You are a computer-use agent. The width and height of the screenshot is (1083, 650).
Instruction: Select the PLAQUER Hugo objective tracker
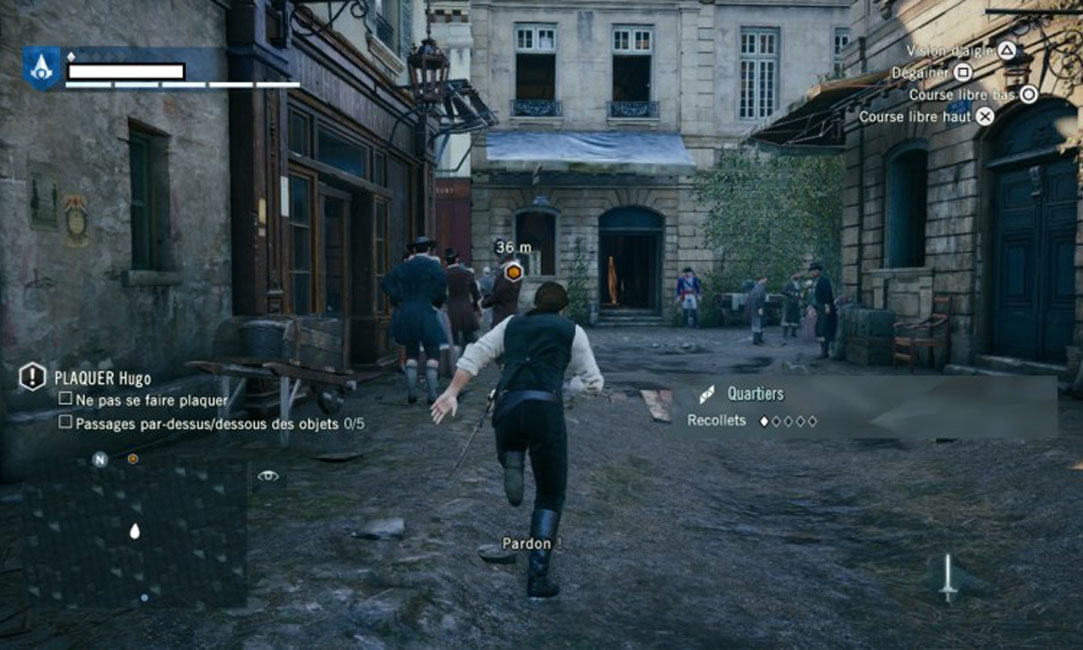102,378
